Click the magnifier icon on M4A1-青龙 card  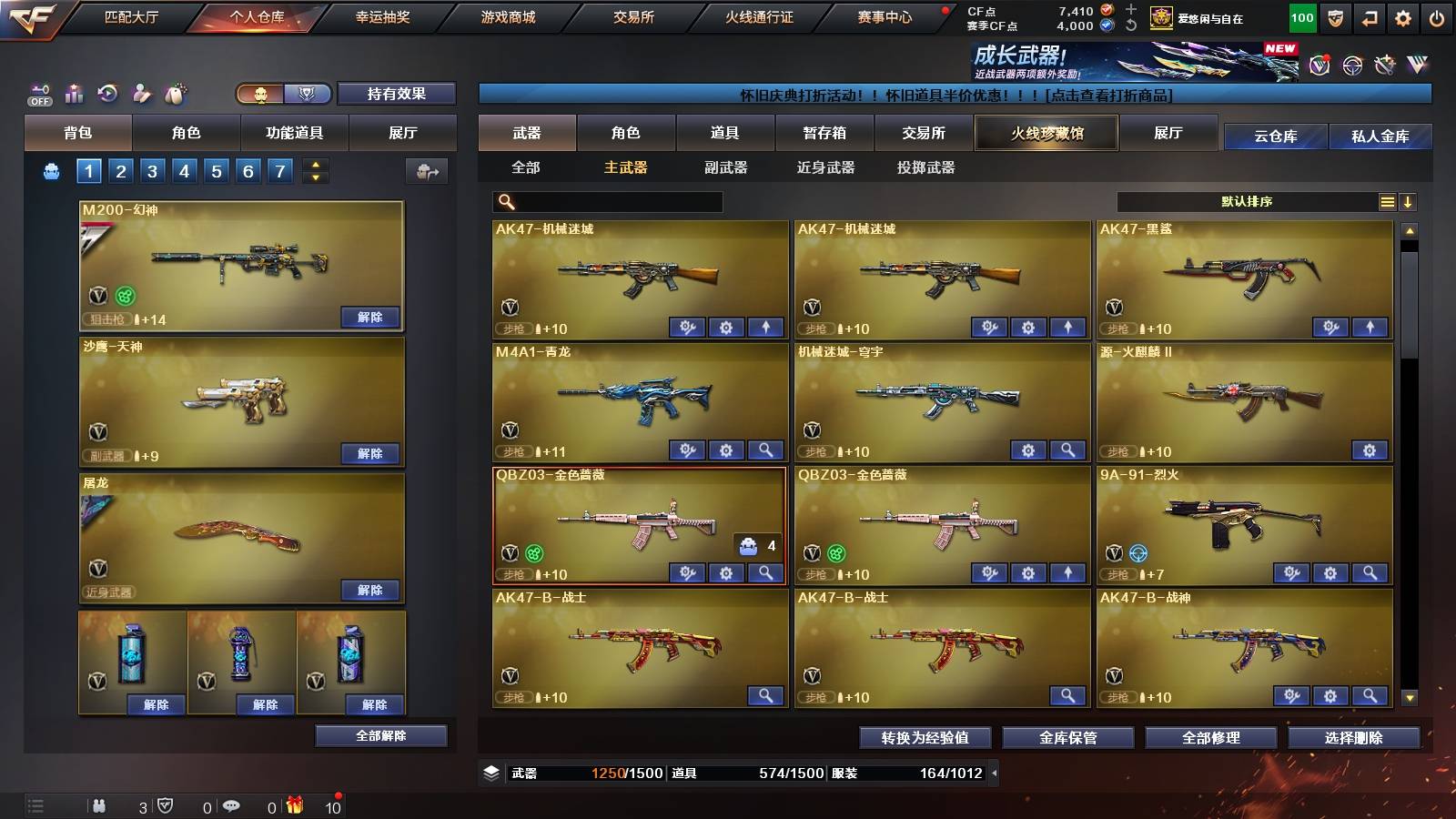point(765,450)
